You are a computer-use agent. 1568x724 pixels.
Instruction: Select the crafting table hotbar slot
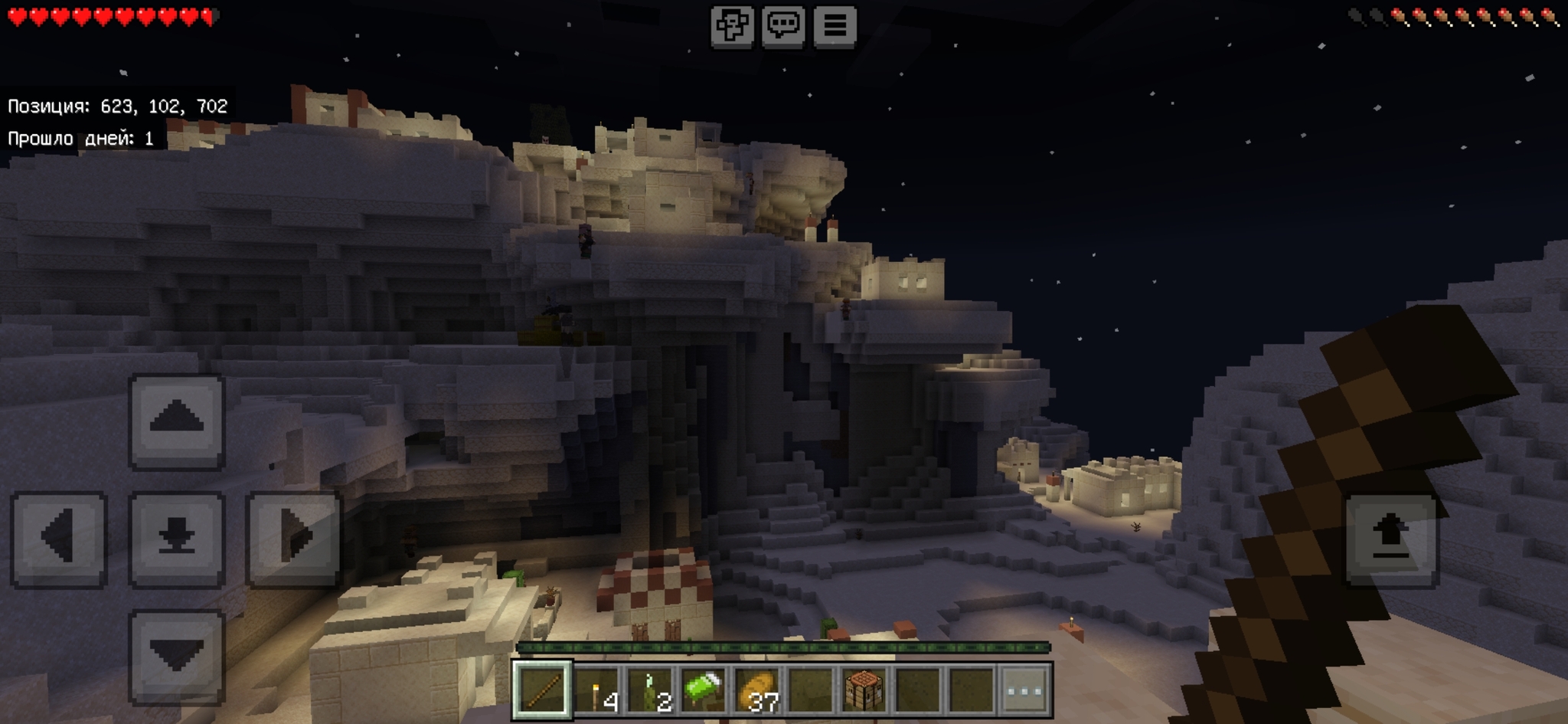[864, 690]
